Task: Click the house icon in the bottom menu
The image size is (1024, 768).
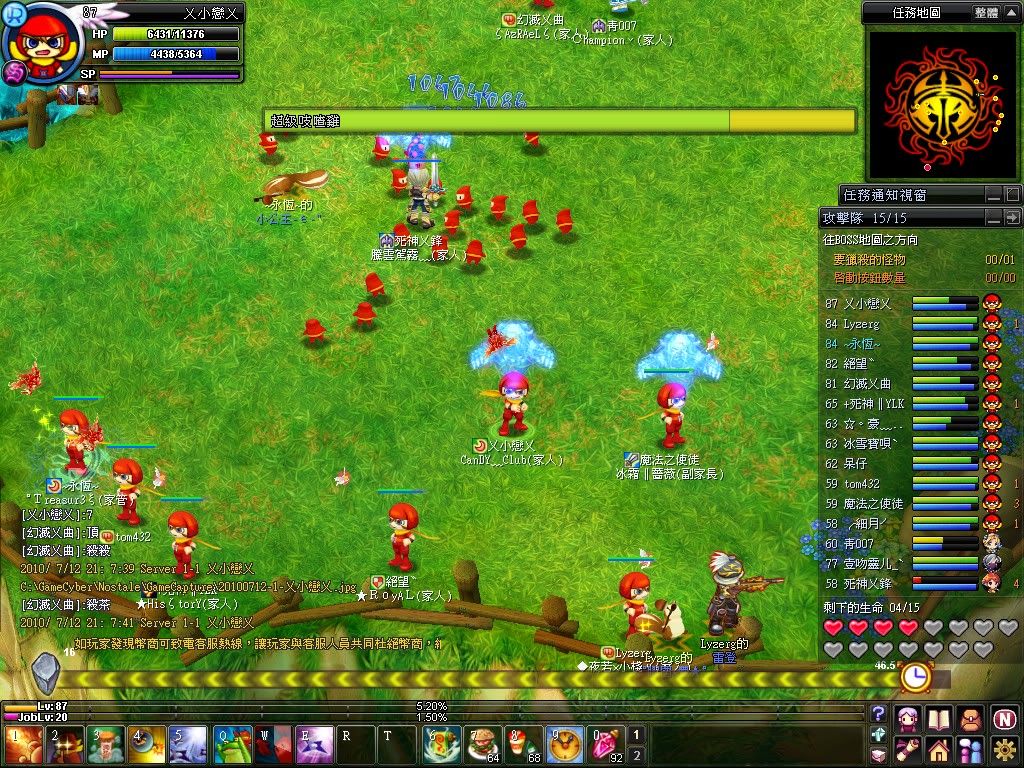Action: click(938, 749)
